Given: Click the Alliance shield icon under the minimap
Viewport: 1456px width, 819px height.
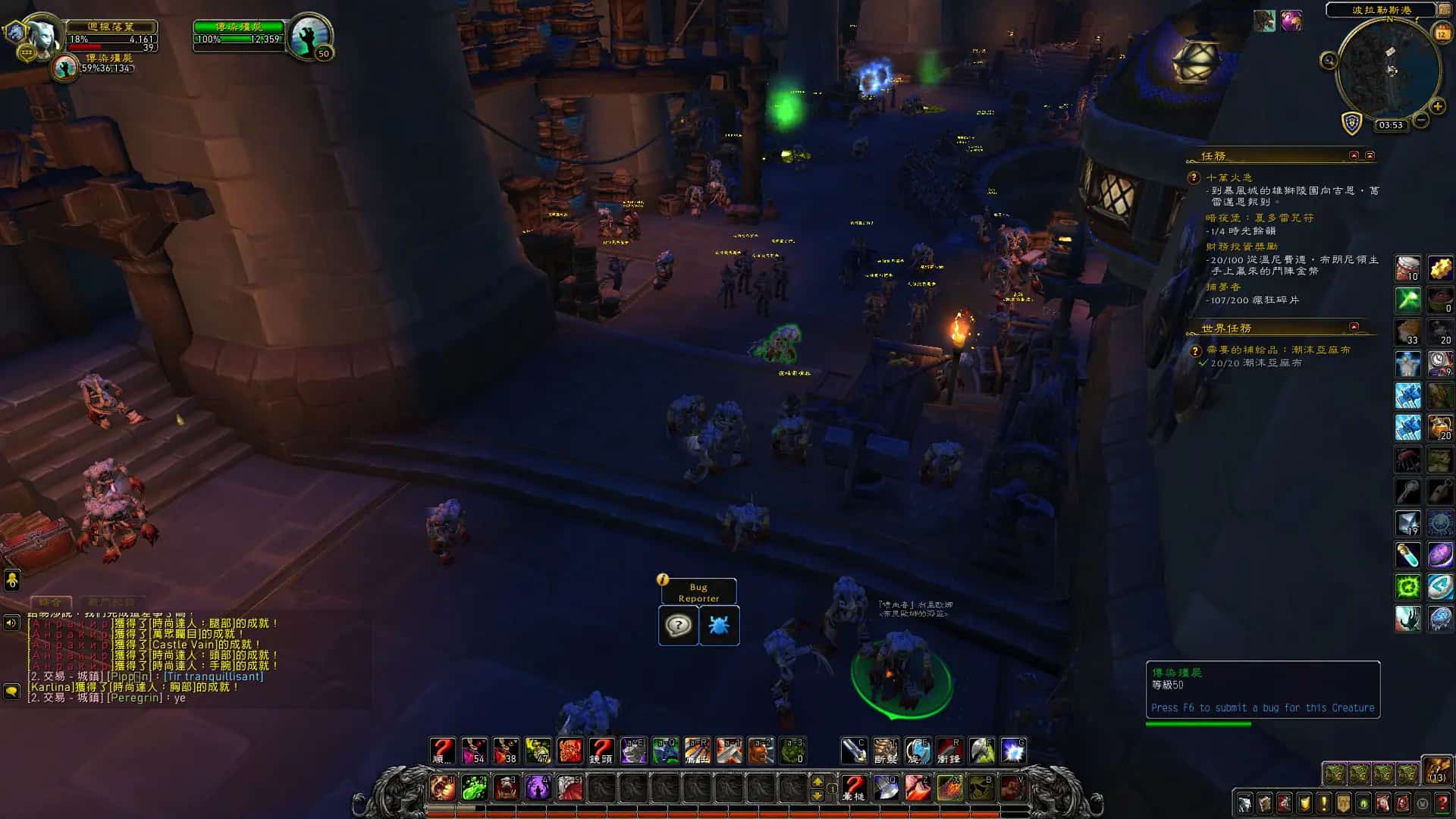Looking at the screenshot, I should 1352,123.
